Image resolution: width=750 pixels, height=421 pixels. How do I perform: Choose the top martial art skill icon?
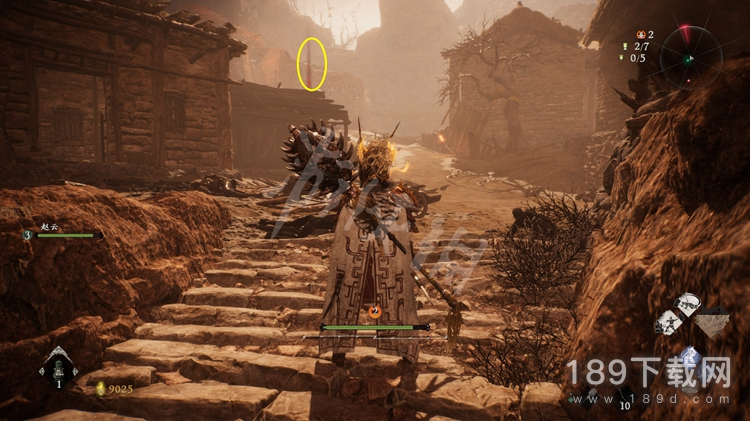coord(686,304)
